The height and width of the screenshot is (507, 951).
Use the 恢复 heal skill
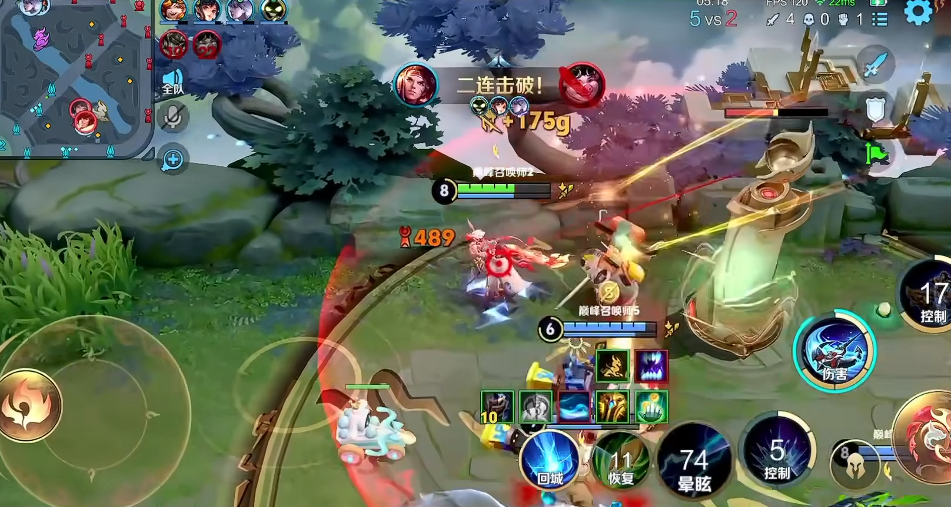[621, 462]
